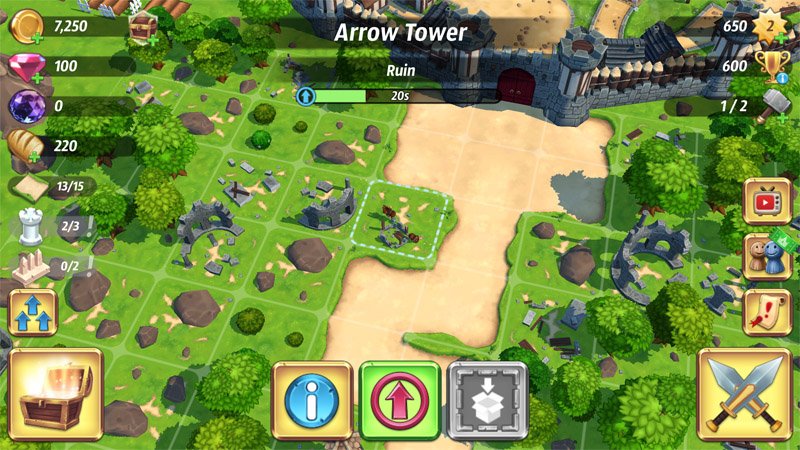
Task: Tap the purple orb resource icon
Action: (x=25, y=106)
